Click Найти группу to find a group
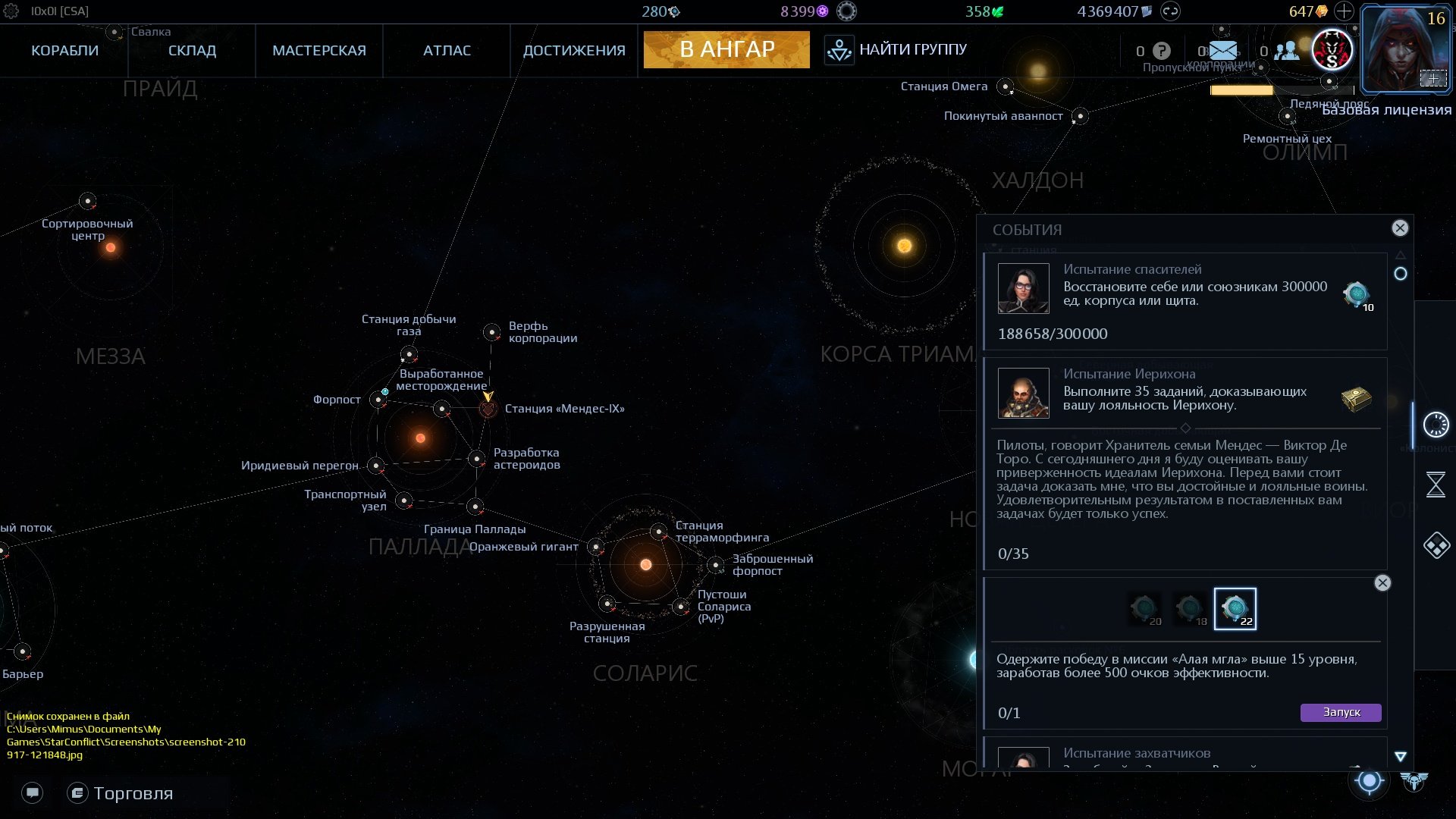Image resolution: width=1456 pixels, height=819 pixels. pyautogui.click(x=896, y=50)
